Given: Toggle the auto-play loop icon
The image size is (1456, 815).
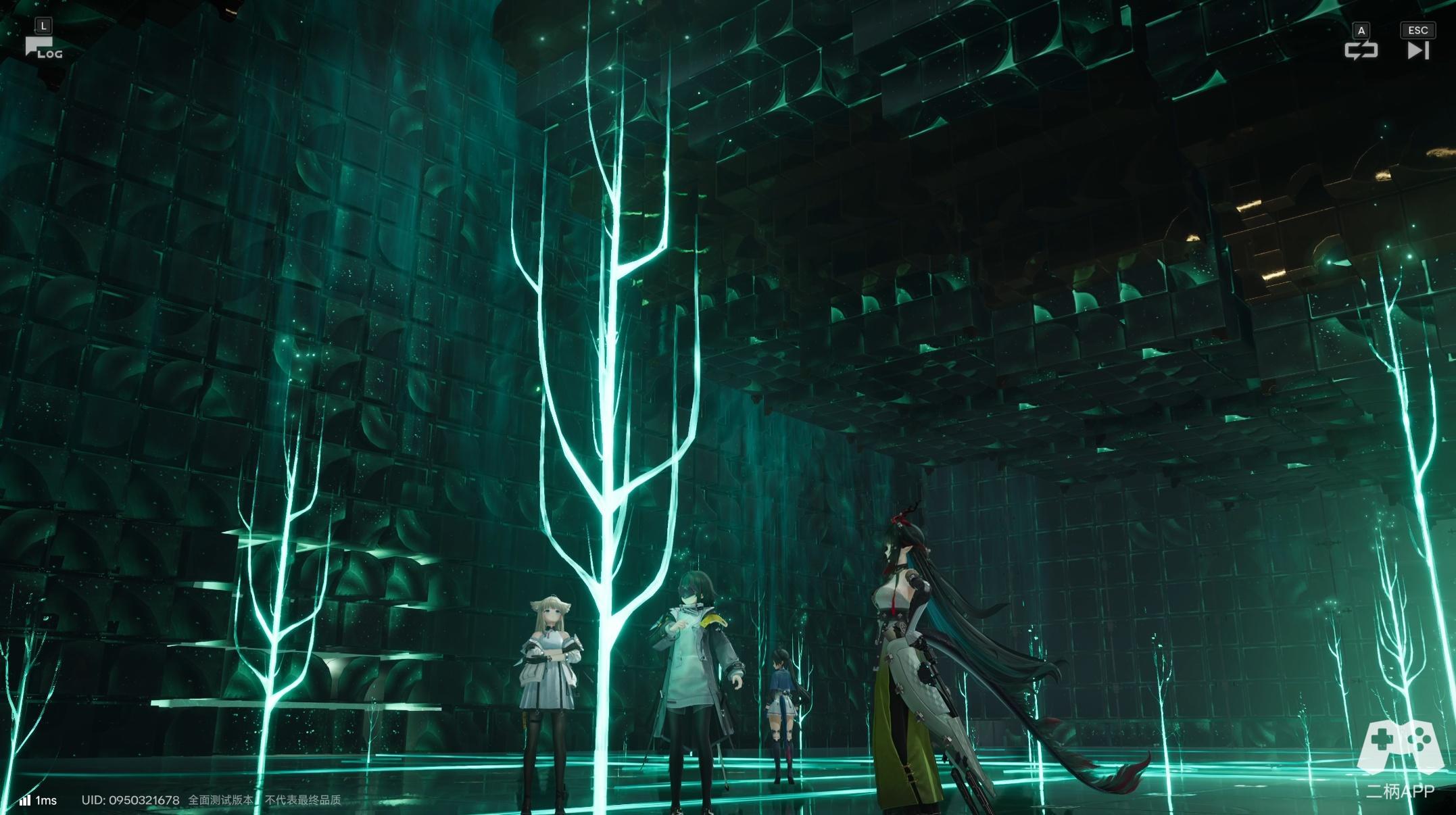Looking at the screenshot, I should point(1361,50).
